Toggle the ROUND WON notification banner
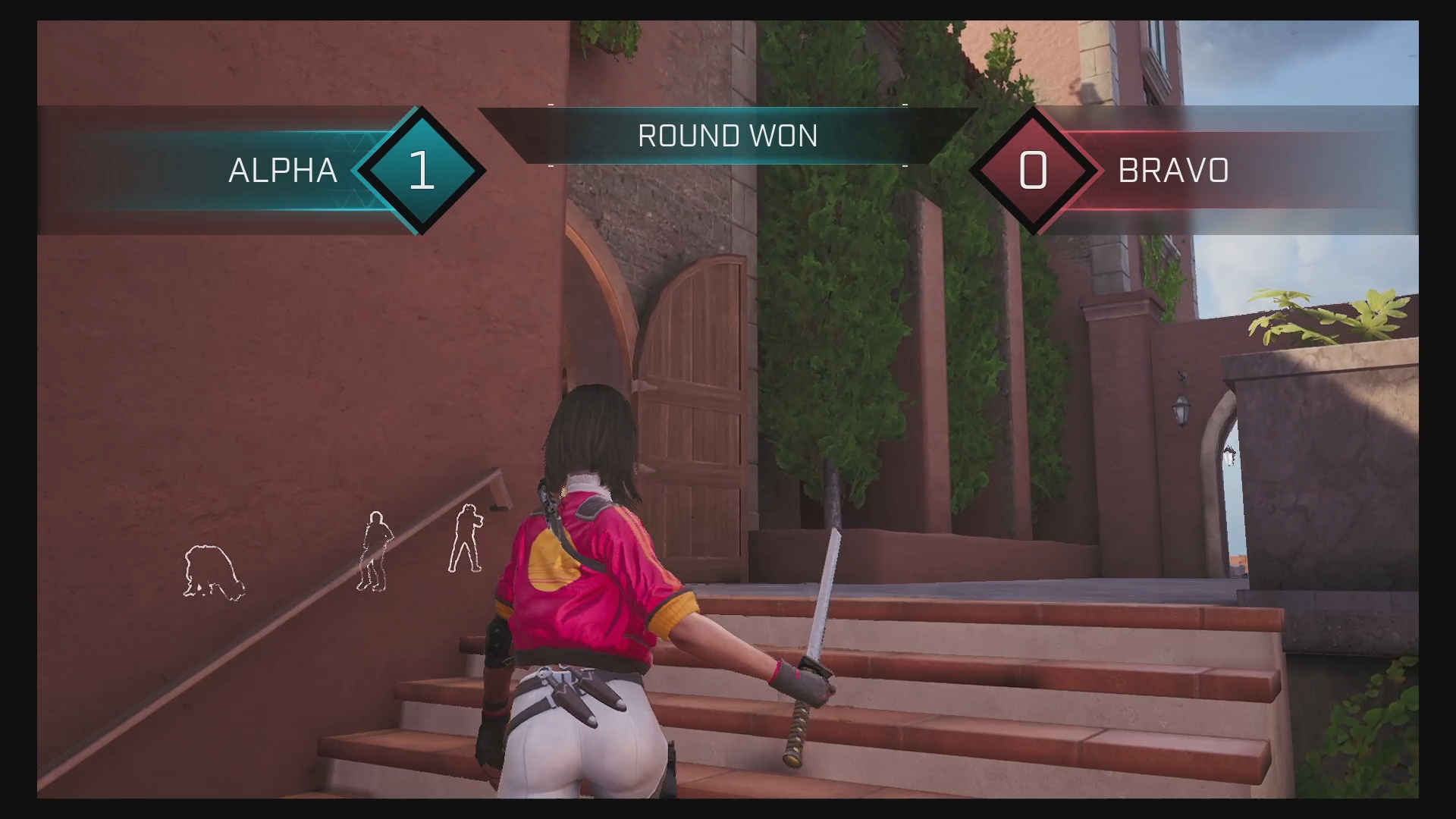Image resolution: width=1456 pixels, height=819 pixels. click(x=726, y=136)
